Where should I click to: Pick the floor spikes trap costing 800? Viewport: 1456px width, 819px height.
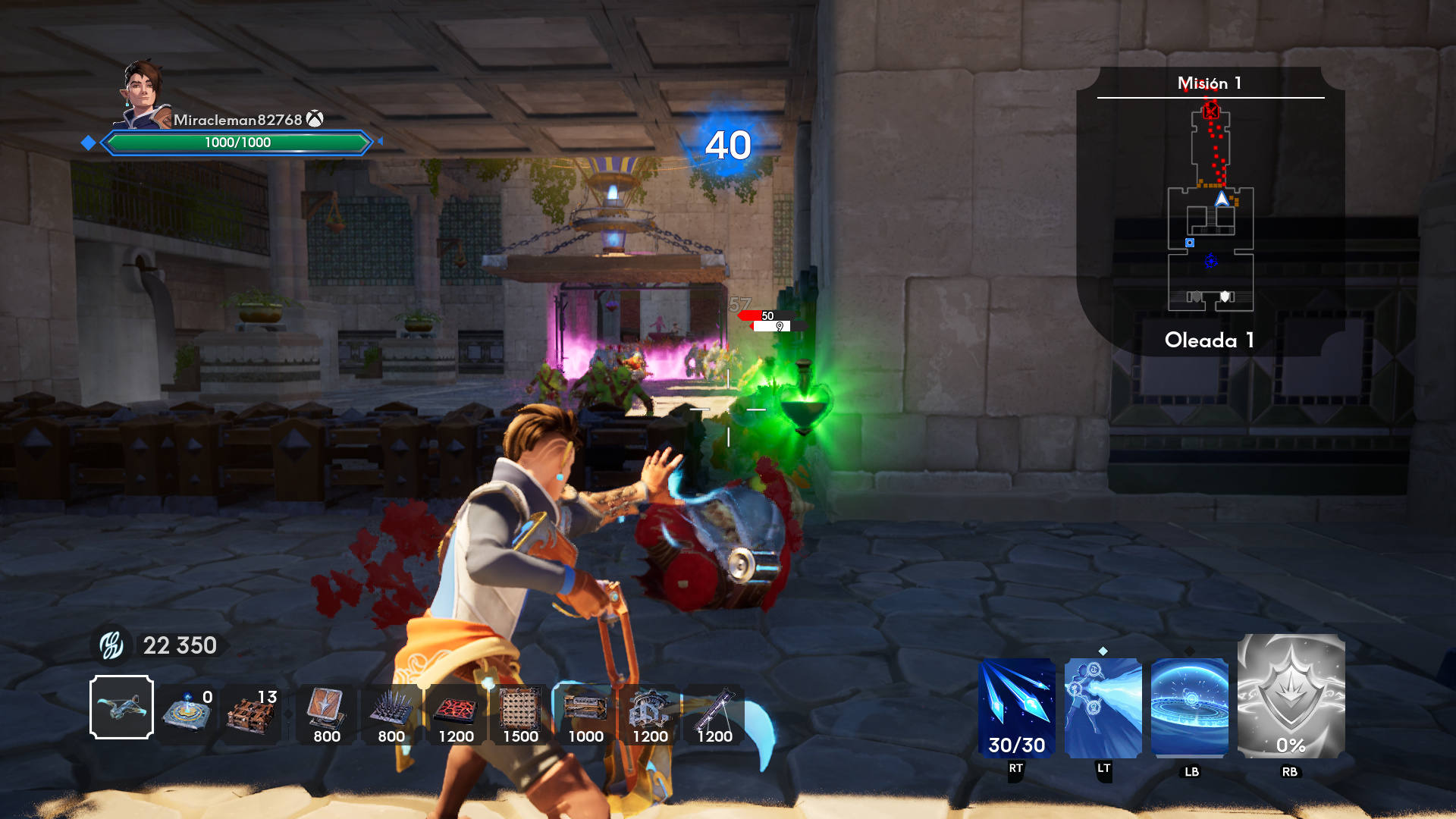(391, 711)
